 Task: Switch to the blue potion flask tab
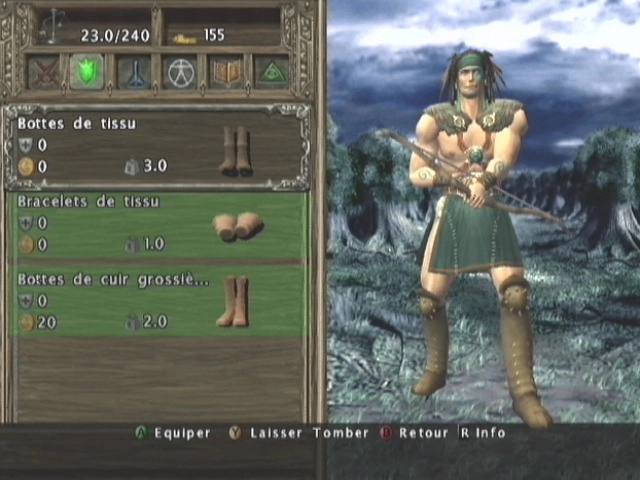[x=133, y=72]
